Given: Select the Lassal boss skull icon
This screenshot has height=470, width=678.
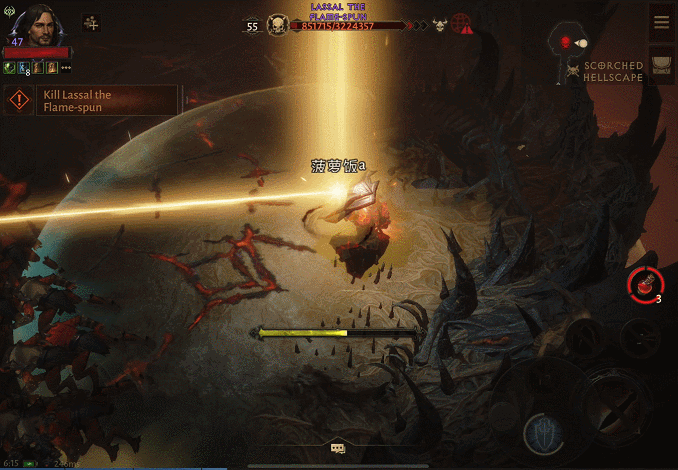Looking at the screenshot, I should pos(277,25).
